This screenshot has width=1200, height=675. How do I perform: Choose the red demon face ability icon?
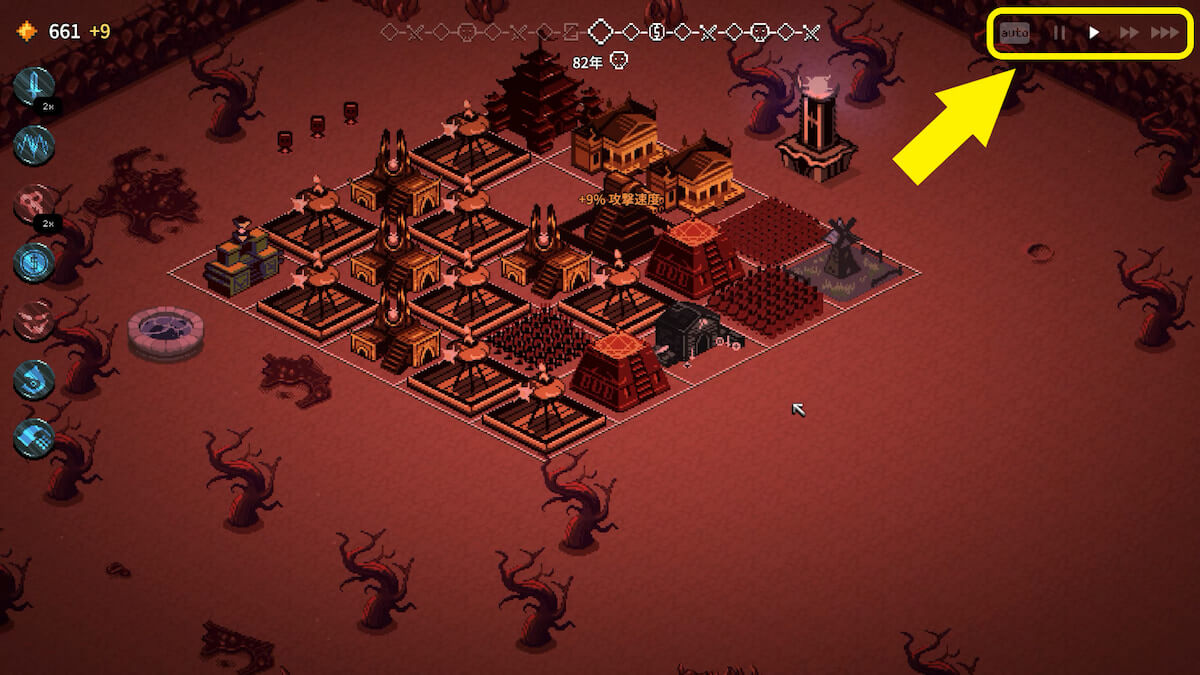pos(34,321)
